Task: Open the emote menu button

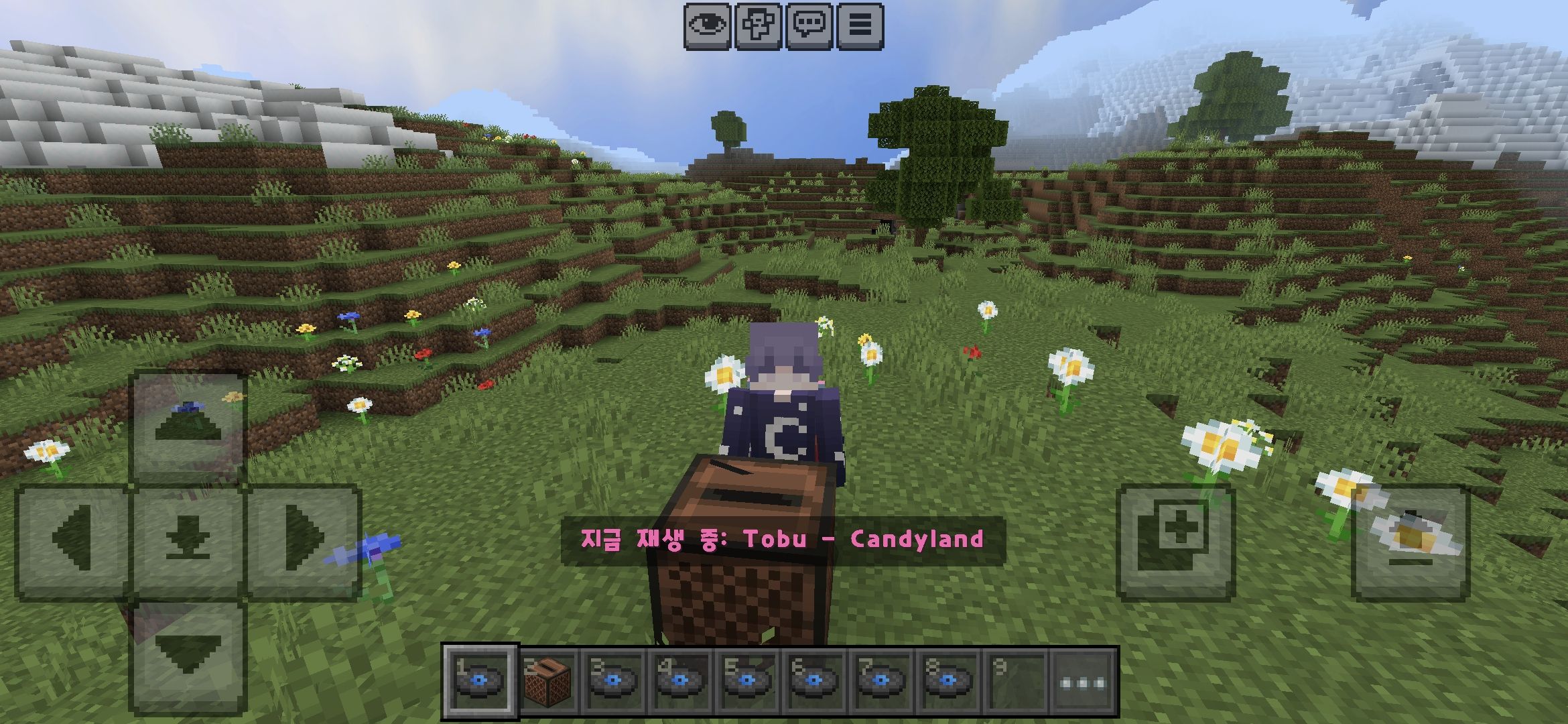Action: [x=758, y=26]
